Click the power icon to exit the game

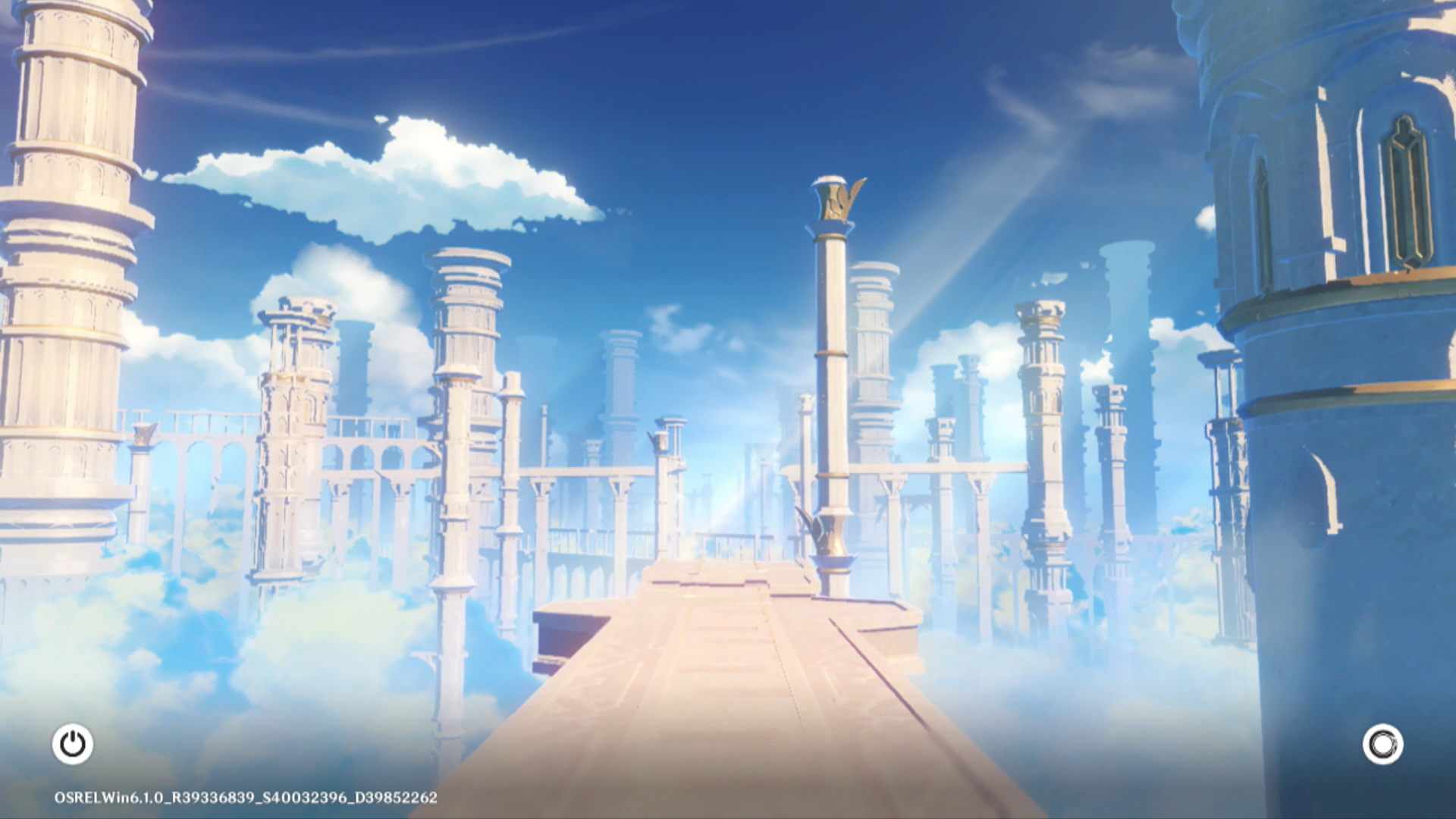[x=73, y=744]
